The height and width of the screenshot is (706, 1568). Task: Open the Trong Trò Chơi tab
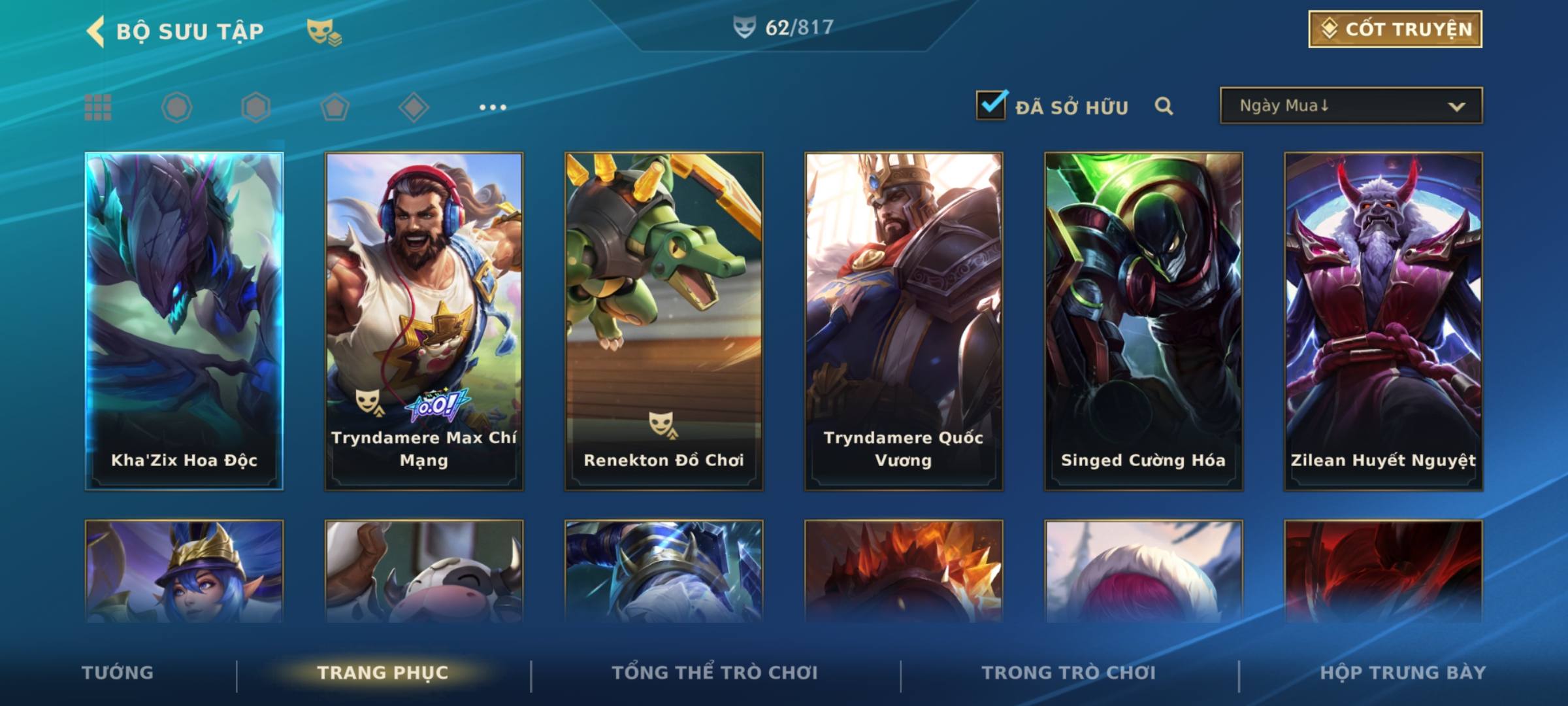click(x=1069, y=673)
